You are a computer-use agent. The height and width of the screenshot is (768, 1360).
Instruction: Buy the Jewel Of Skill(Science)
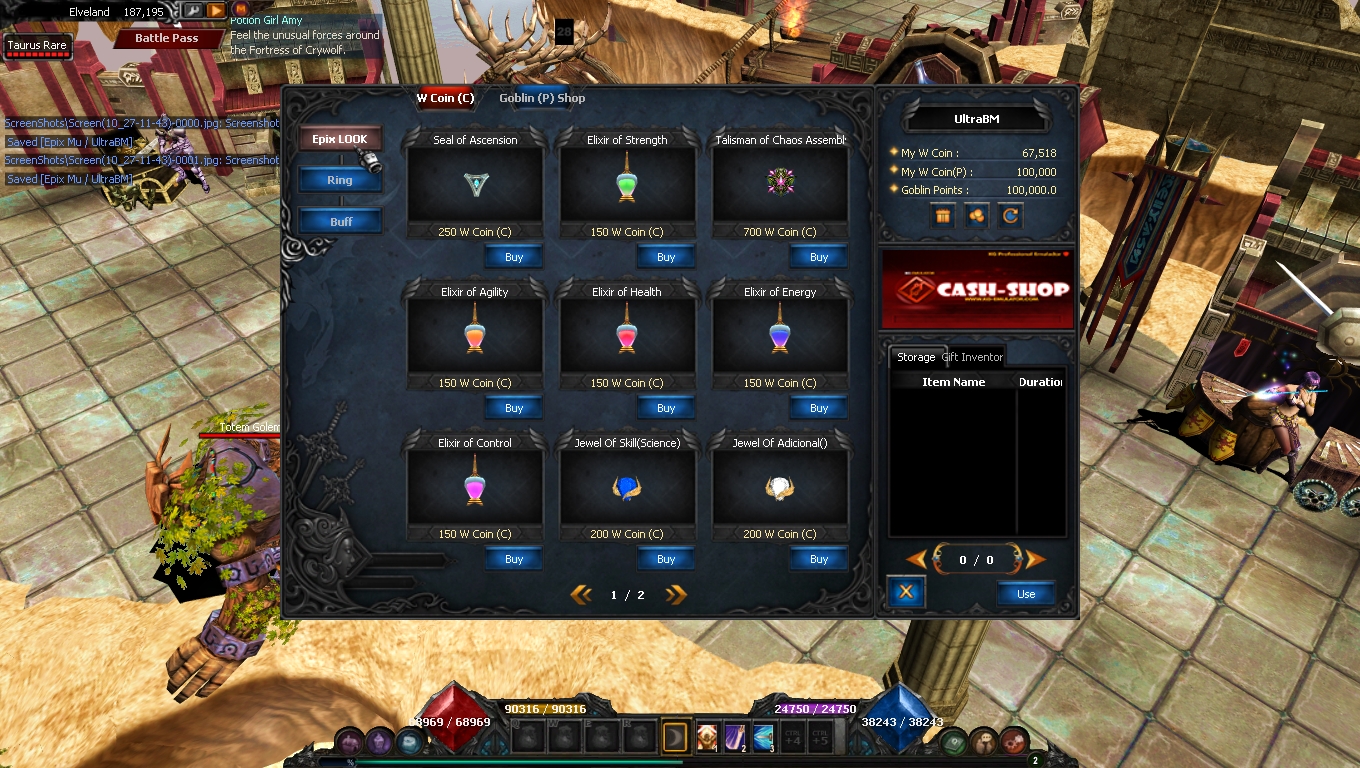tap(666, 559)
